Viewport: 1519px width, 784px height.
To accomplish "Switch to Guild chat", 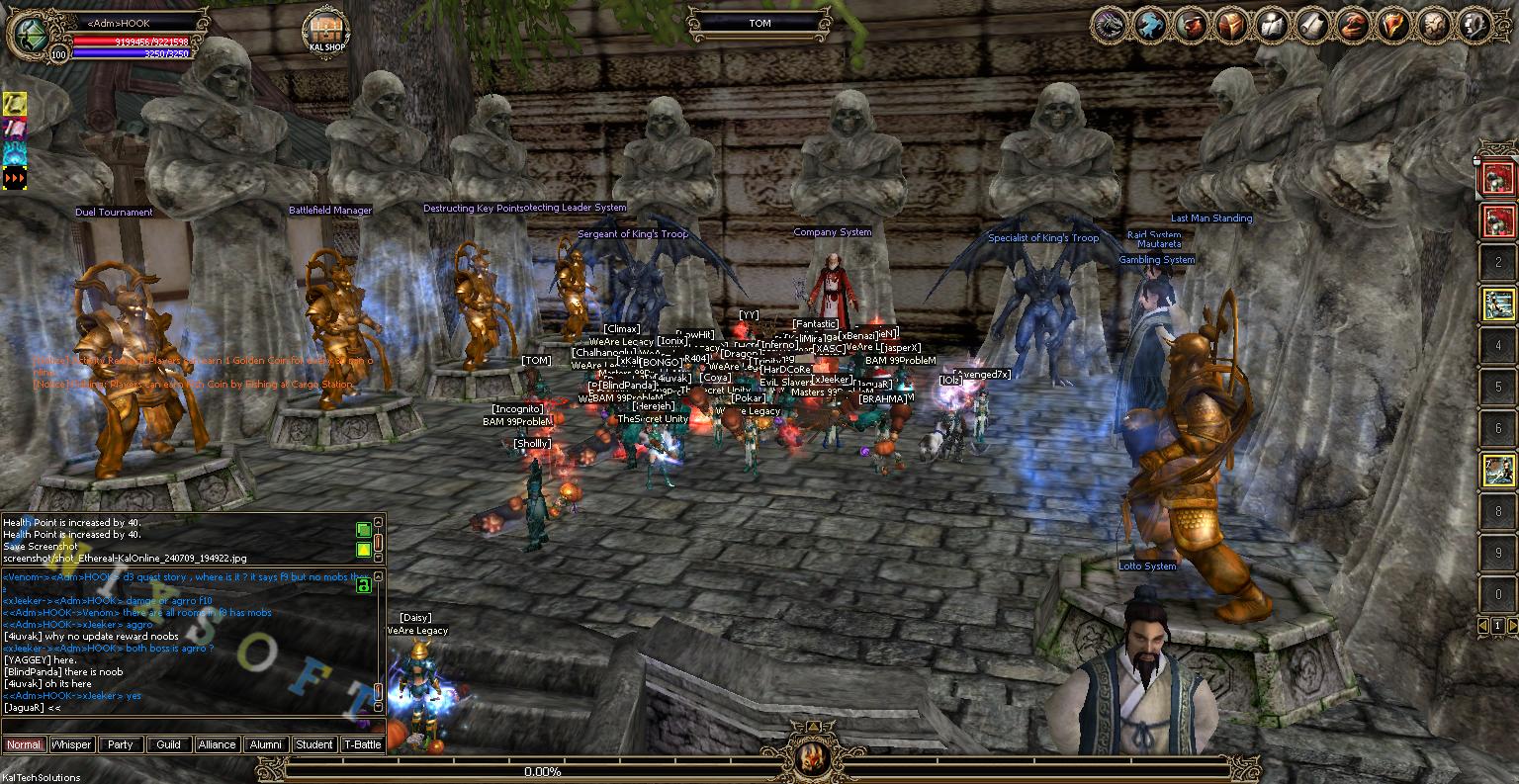I will click(169, 744).
